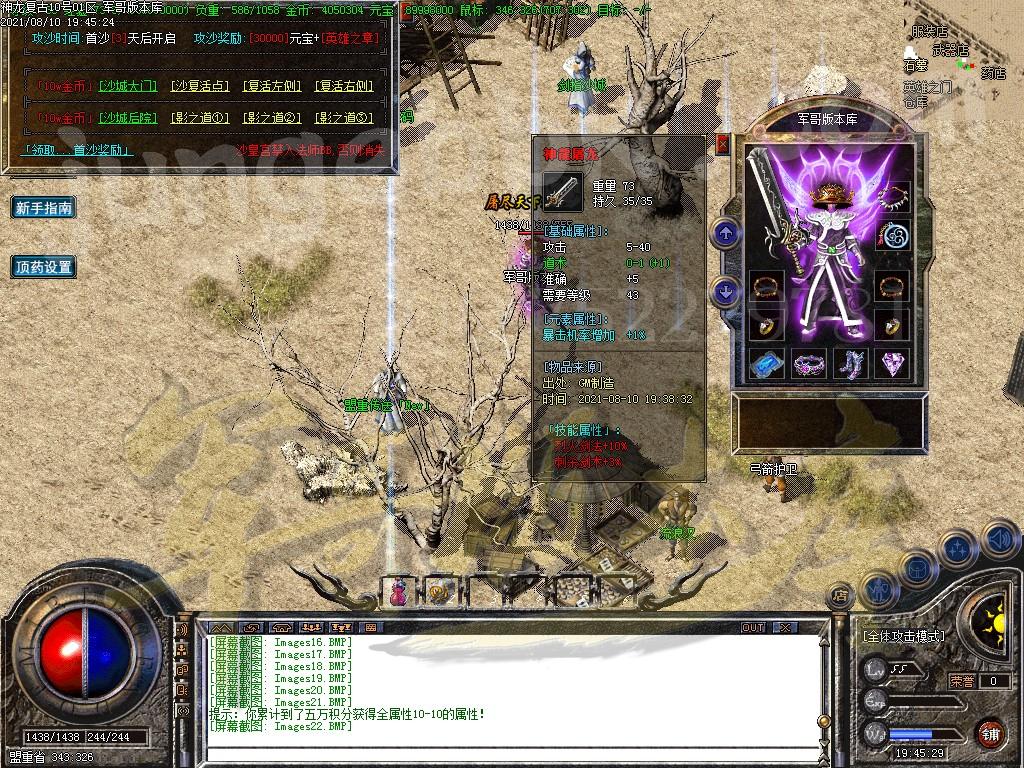Toggle the 全体攻击模式 attack mode label
Screen dimensions: 1024x768
(904, 636)
